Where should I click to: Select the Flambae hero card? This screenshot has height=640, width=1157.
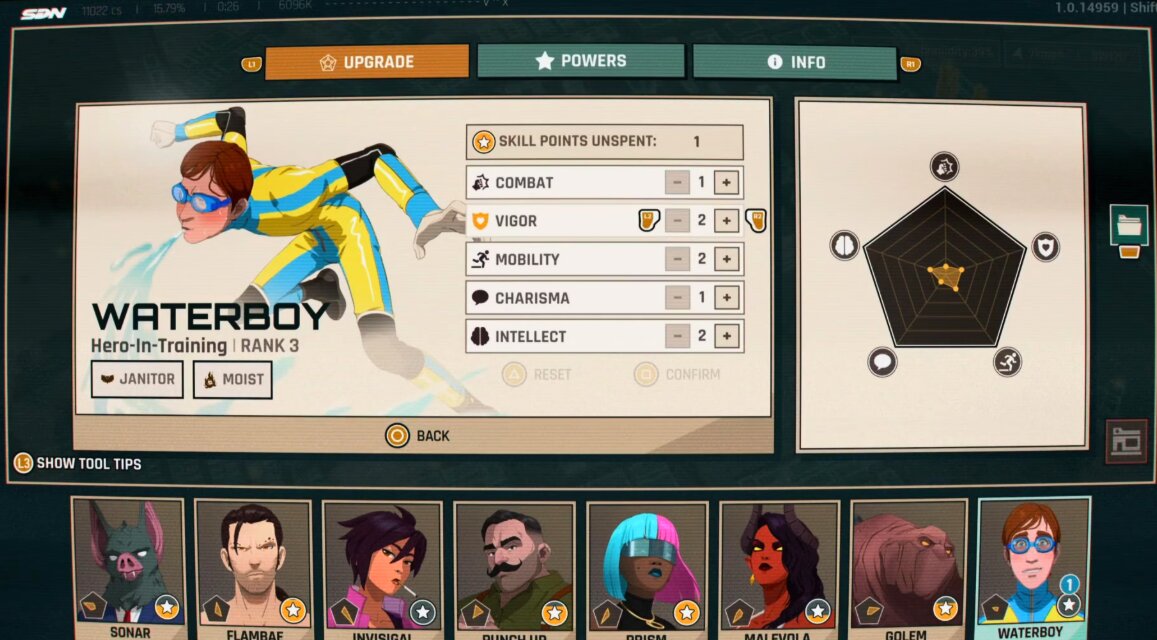253,565
